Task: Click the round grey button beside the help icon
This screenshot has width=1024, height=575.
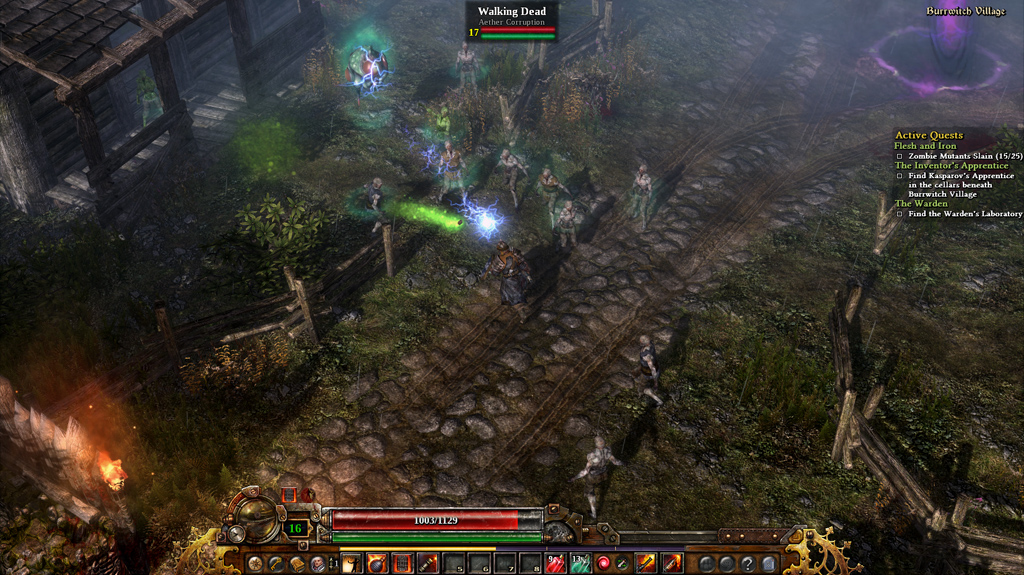Action: 727,564
